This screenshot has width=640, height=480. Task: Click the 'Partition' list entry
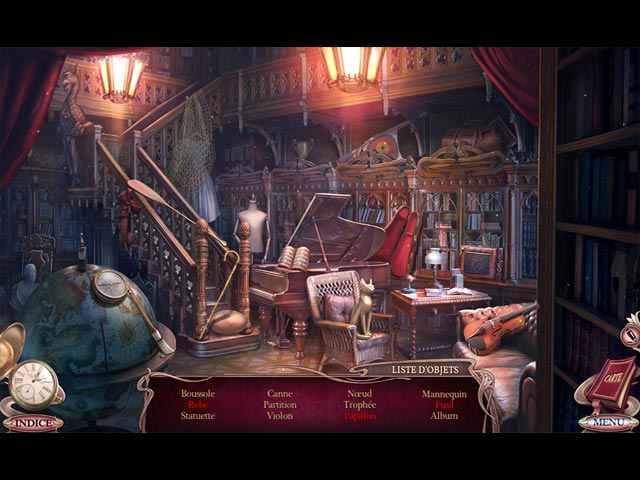(280, 405)
